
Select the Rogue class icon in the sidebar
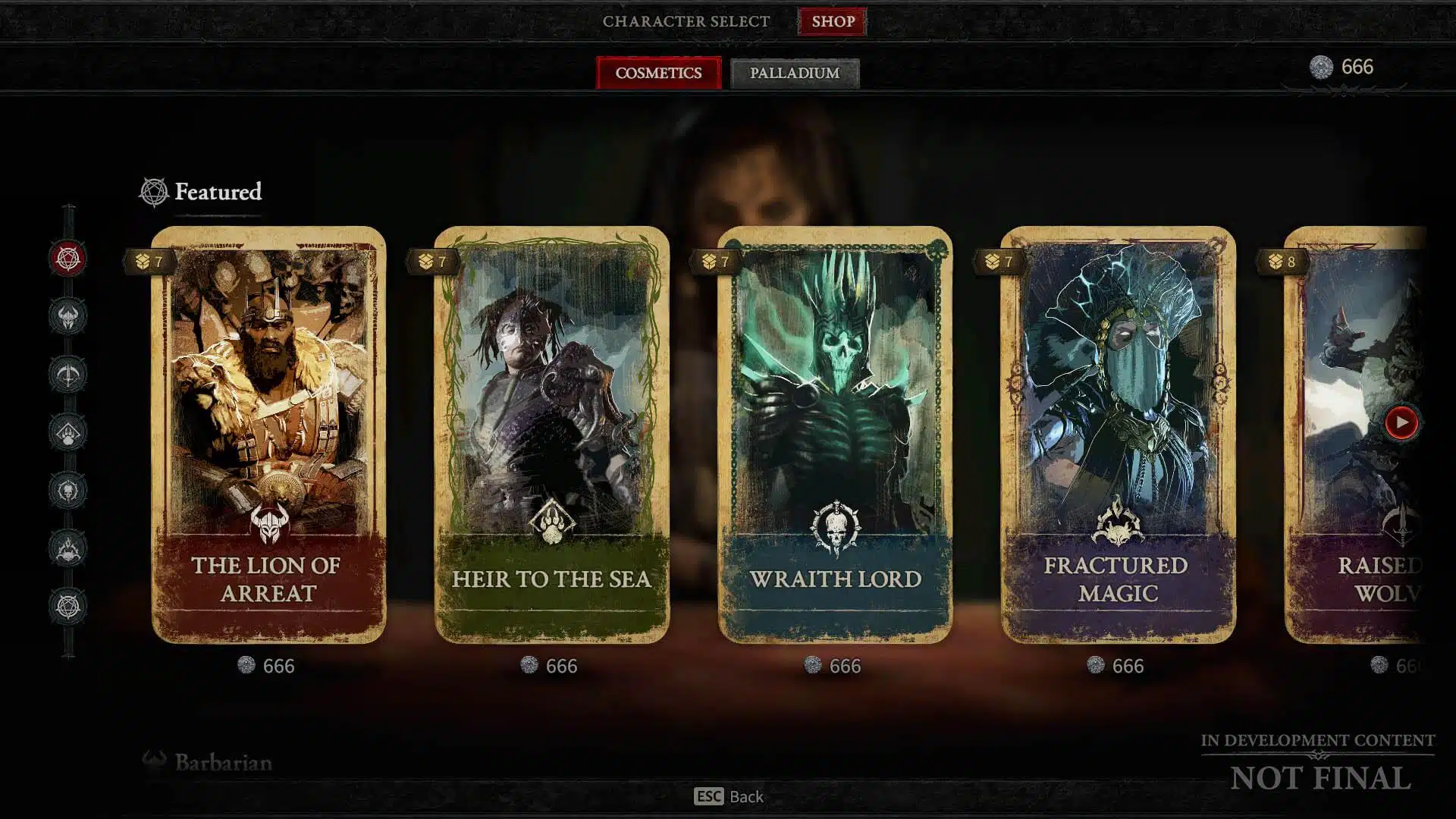tap(67, 373)
